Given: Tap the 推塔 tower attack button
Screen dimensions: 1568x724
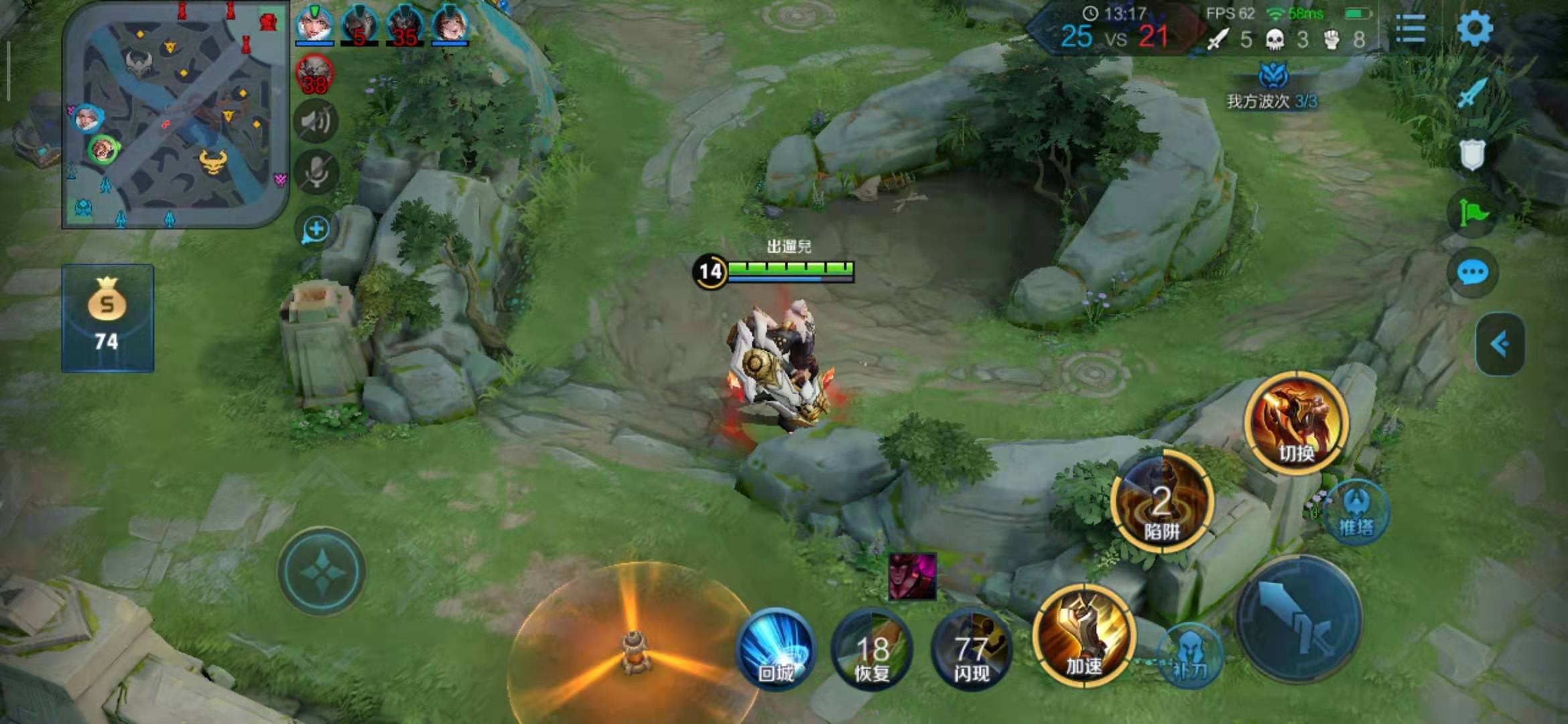Looking at the screenshot, I should pos(1356,514).
